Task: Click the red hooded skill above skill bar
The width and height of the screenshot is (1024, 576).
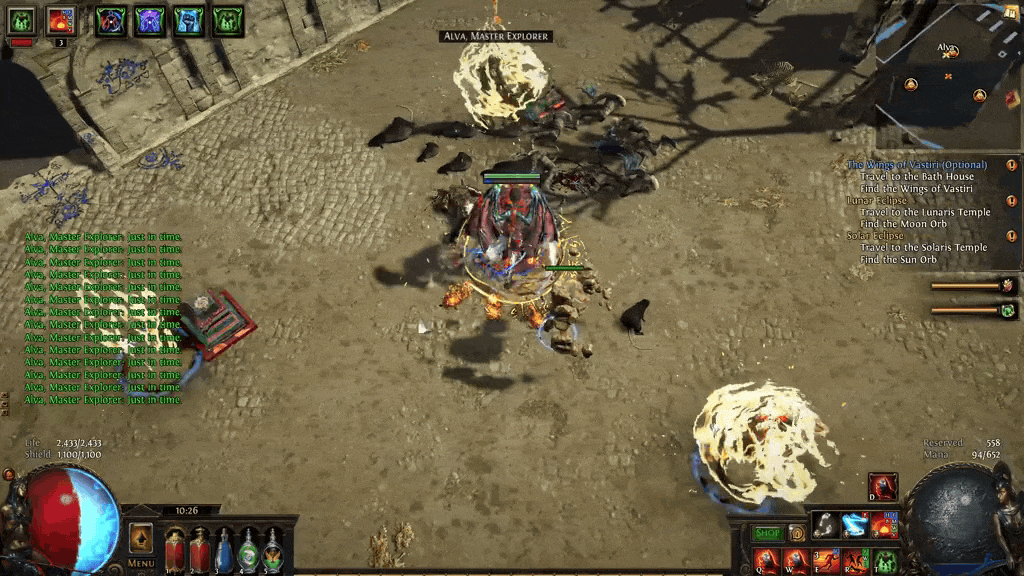Action: pyautogui.click(x=881, y=487)
